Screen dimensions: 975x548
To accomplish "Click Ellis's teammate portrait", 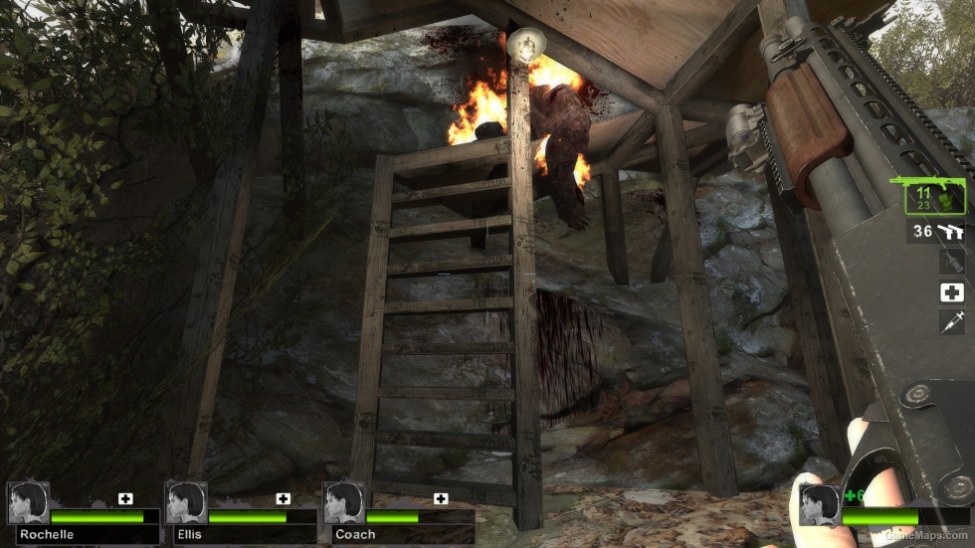I will 186,503.
